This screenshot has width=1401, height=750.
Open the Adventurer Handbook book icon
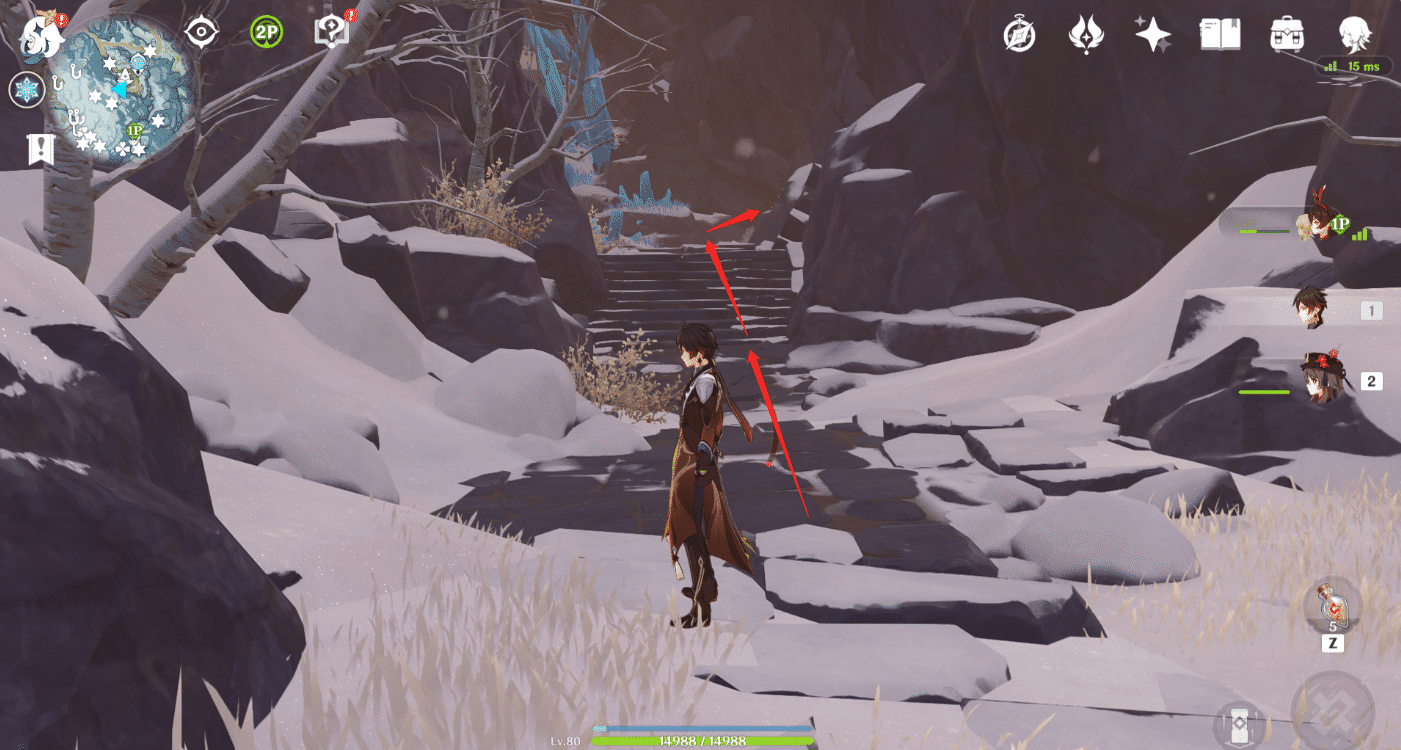1220,35
